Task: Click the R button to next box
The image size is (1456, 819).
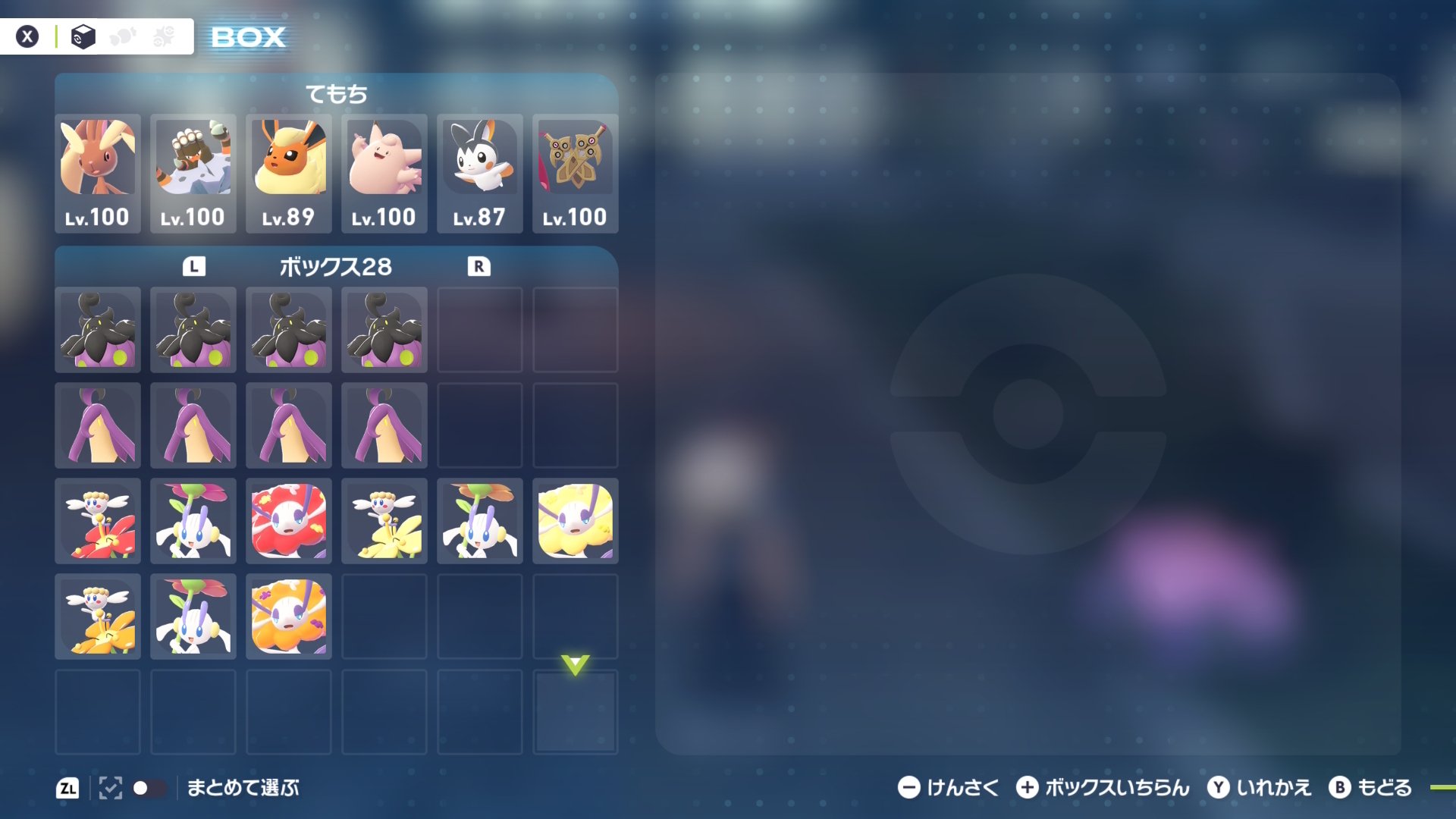Action: coord(479,266)
